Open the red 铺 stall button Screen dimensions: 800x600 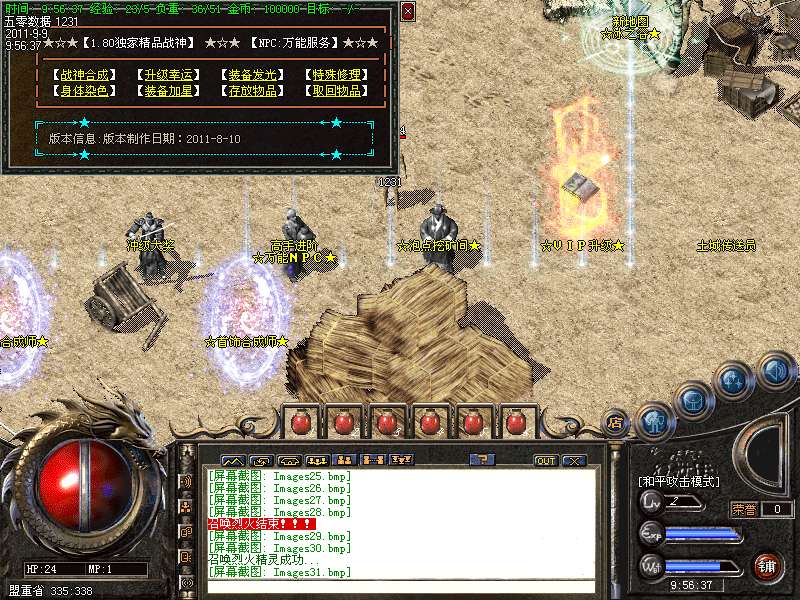(767, 567)
